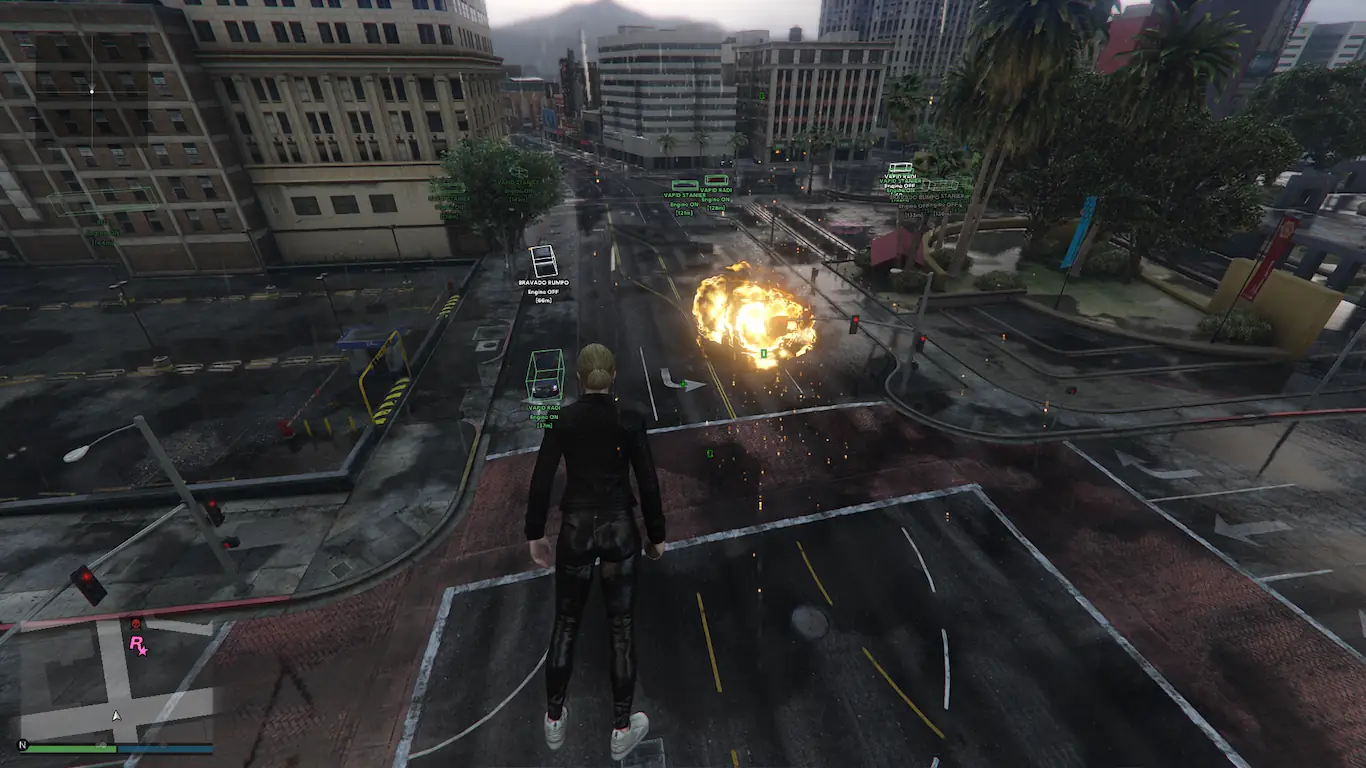Screen dimensions: 1366x768
Task: Select the Bravado Rumpo vehicle marker
Action: (x=543, y=261)
